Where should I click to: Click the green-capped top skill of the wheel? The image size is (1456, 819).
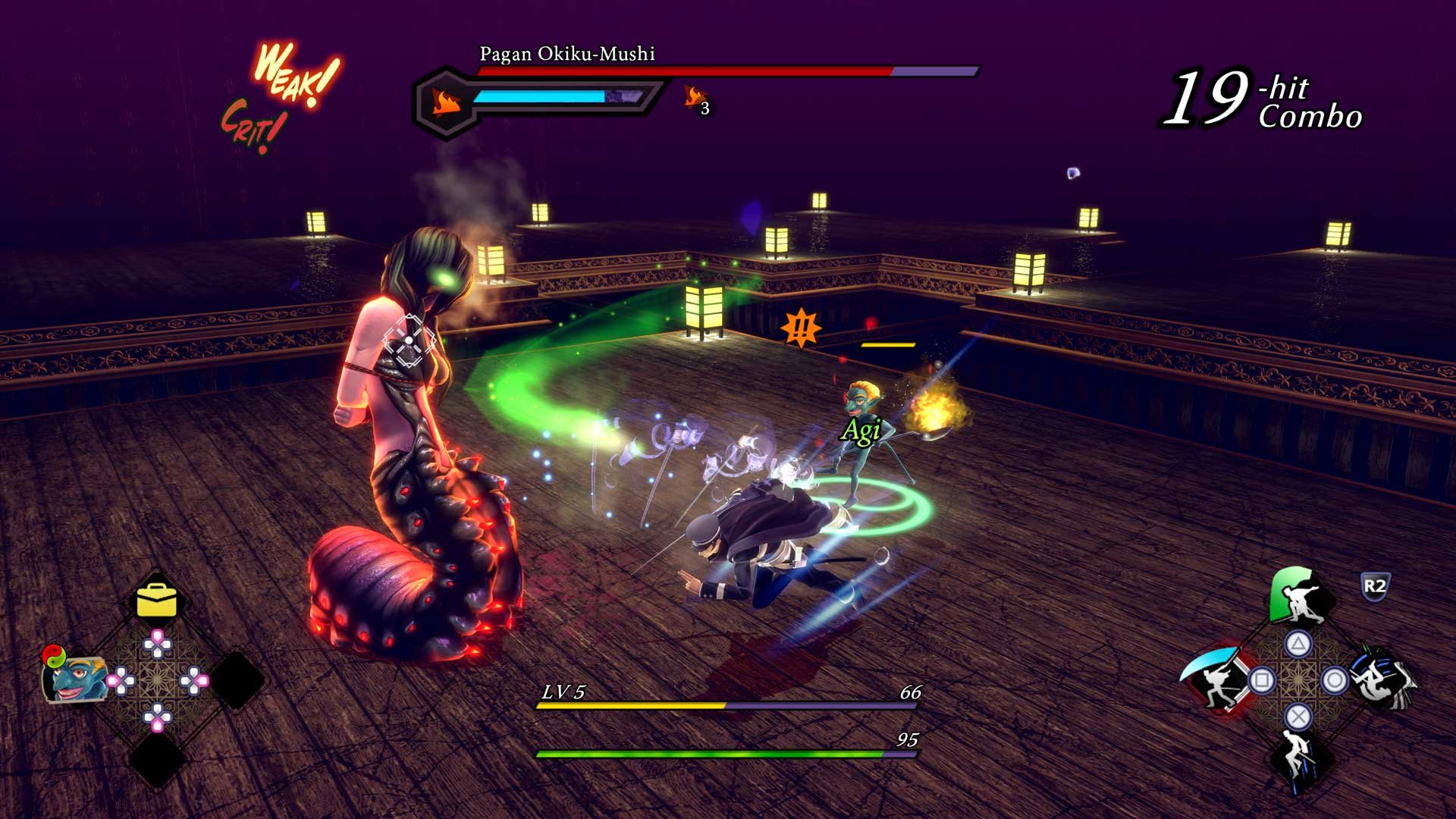(1294, 597)
